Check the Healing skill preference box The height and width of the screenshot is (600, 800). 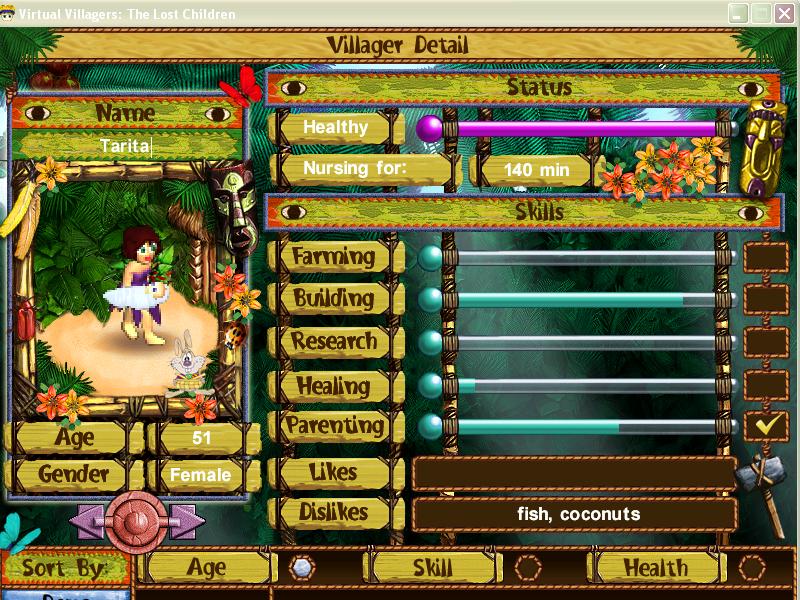pos(766,385)
